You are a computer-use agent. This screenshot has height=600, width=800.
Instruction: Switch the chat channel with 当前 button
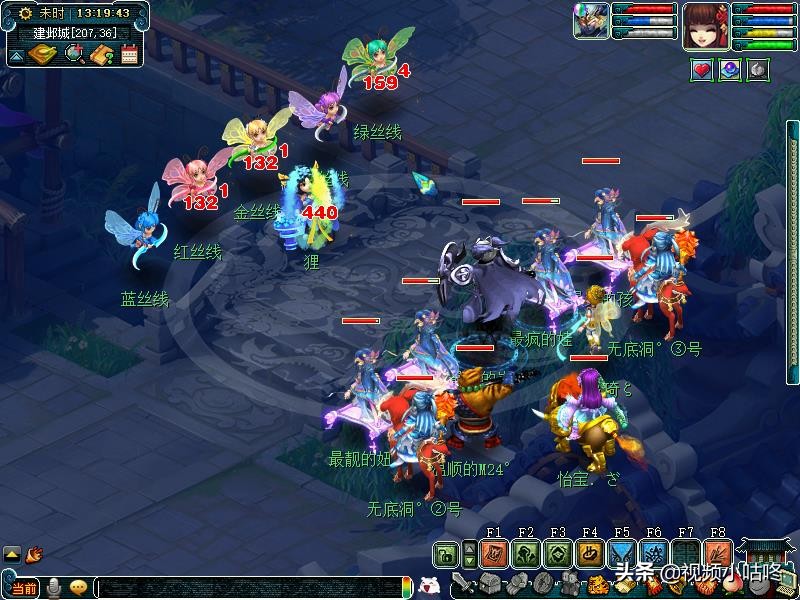(22, 588)
